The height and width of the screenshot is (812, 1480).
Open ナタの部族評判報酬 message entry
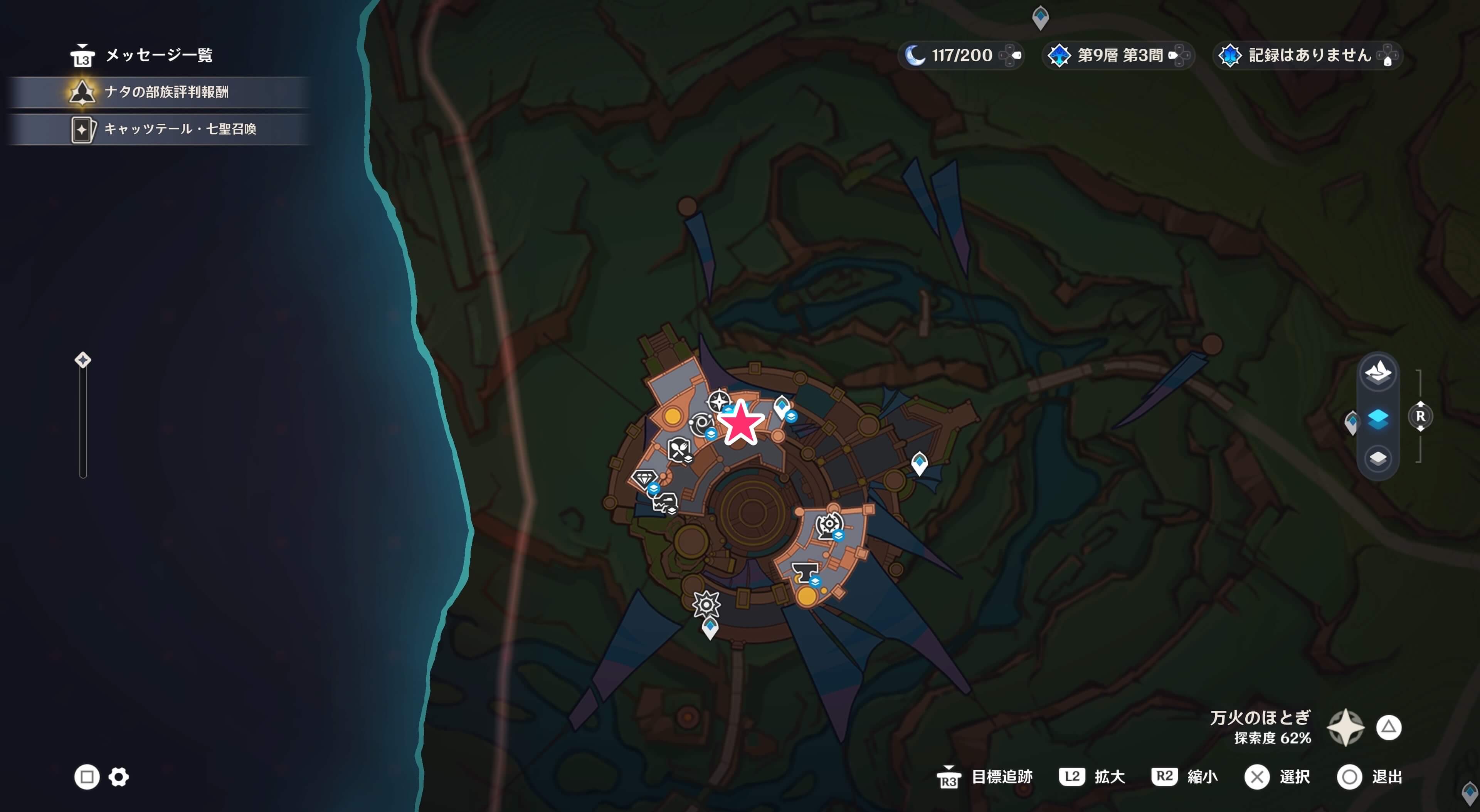coord(166,92)
